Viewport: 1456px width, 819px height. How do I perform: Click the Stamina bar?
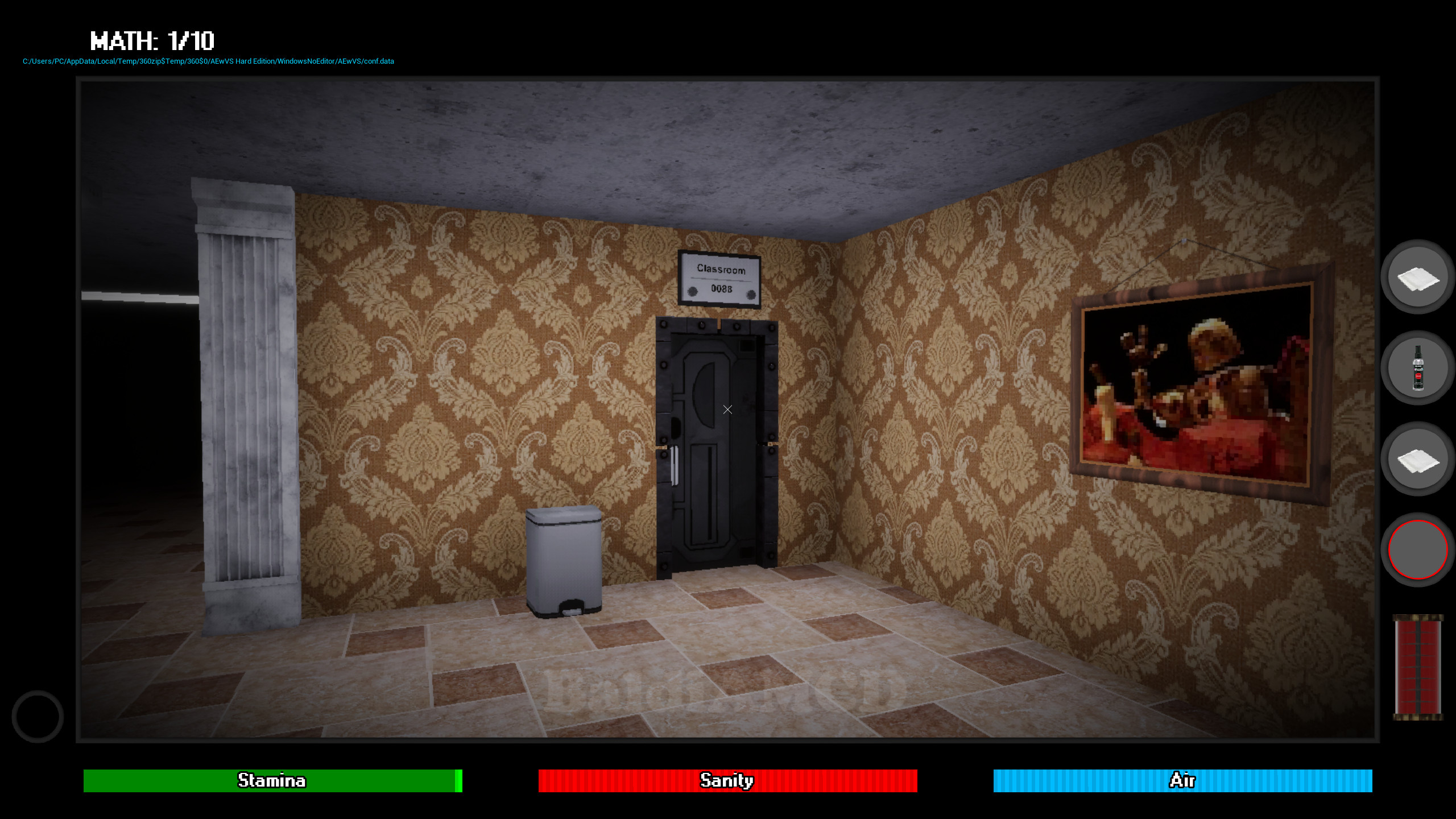point(271,781)
